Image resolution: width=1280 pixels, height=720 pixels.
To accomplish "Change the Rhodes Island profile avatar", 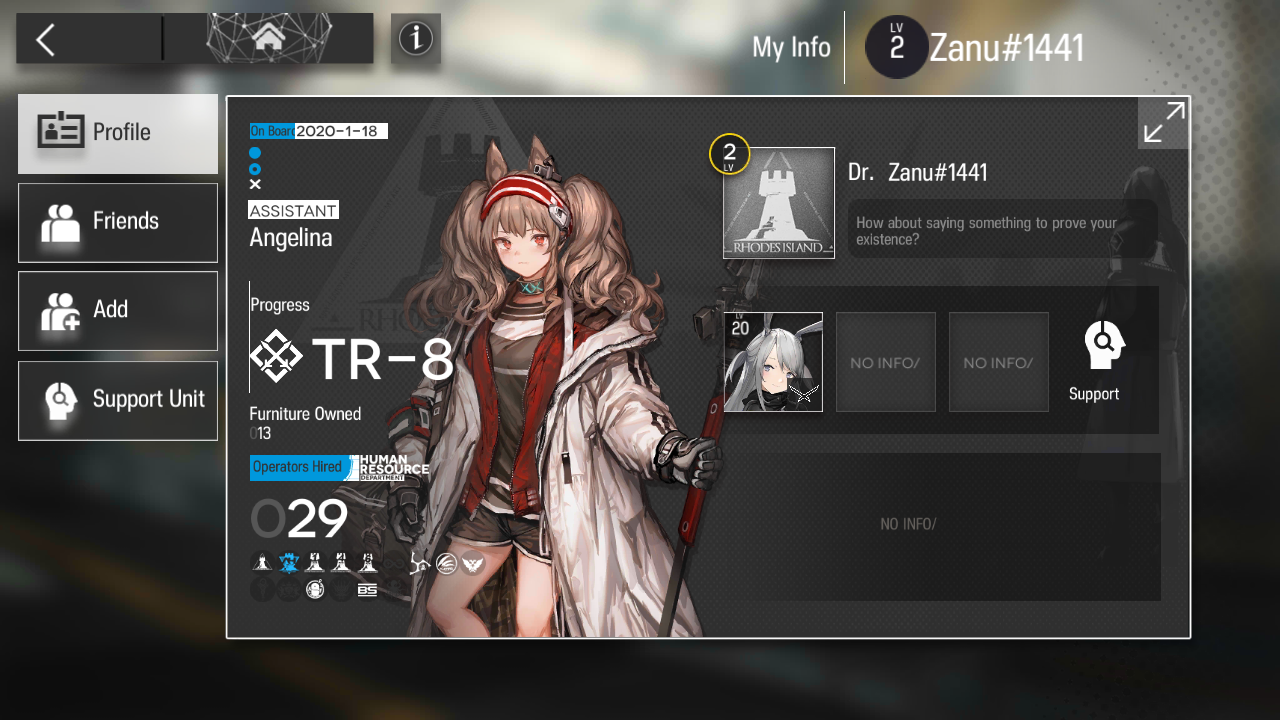I will click(x=779, y=203).
